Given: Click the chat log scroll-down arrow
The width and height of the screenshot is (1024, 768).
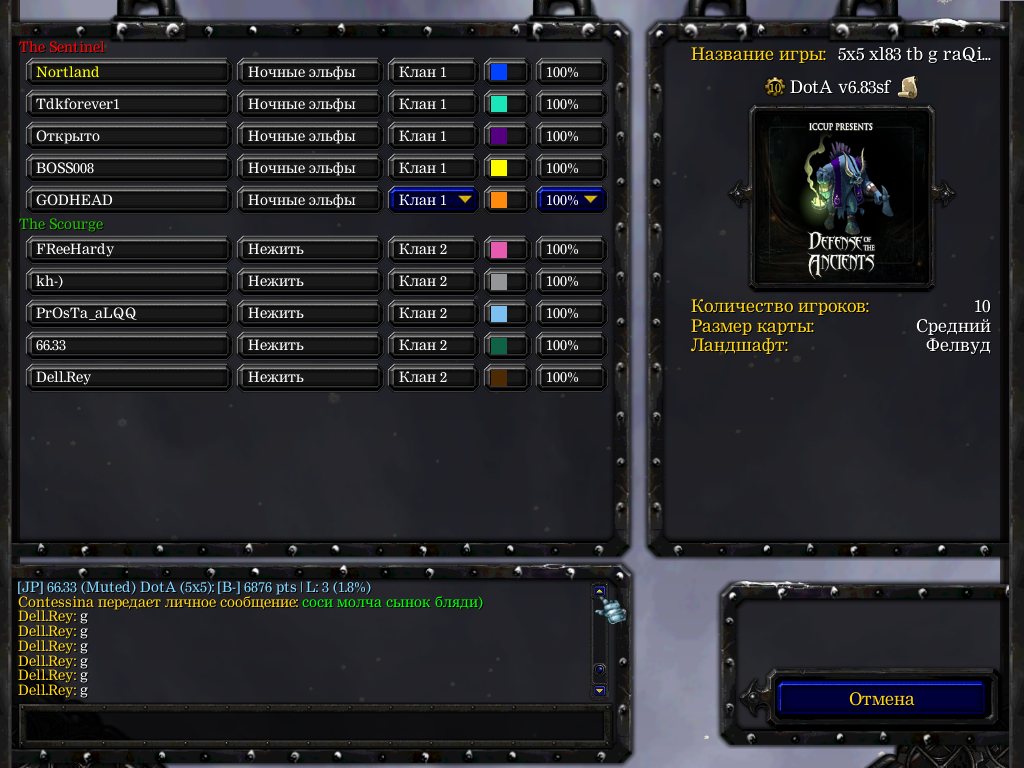Looking at the screenshot, I should point(599,690).
